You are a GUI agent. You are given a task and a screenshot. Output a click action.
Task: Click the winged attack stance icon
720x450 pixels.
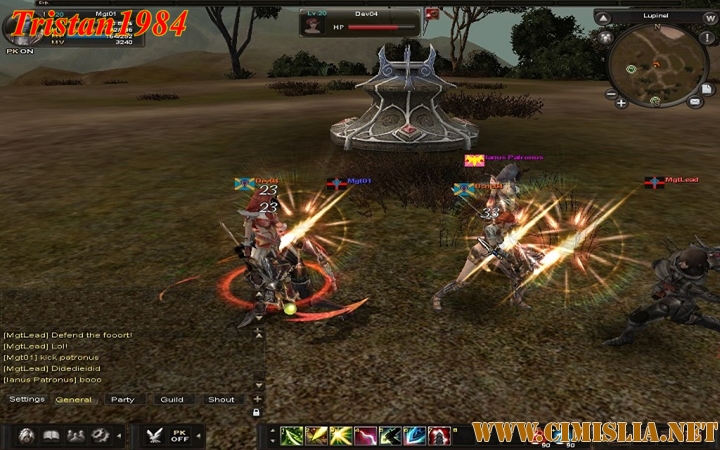[x=154, y=436]
